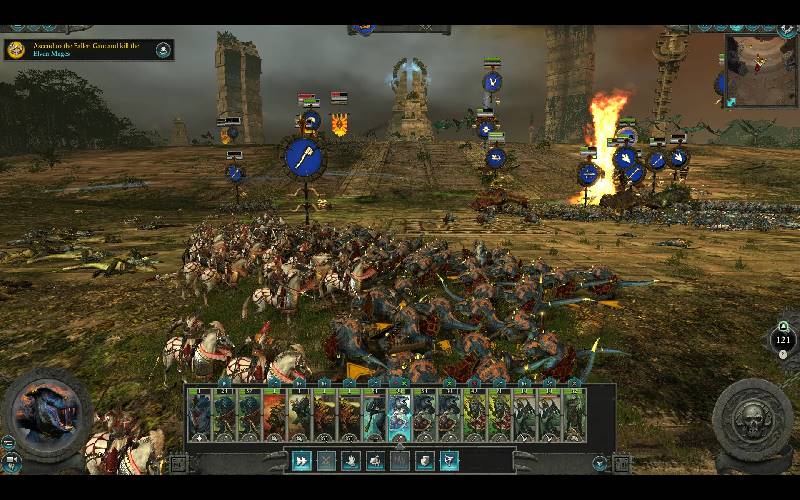
Task: Expand the minimap corner resize button
Action: tap(730, 101)
